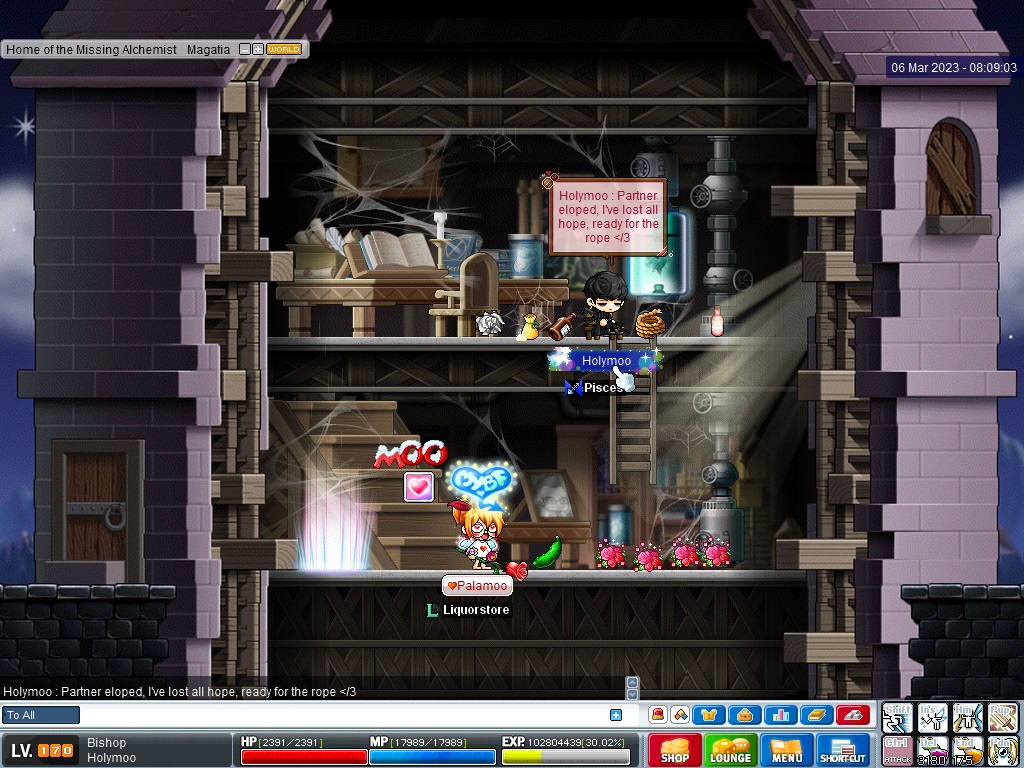Open the Menu button

[x=787, y=749]
